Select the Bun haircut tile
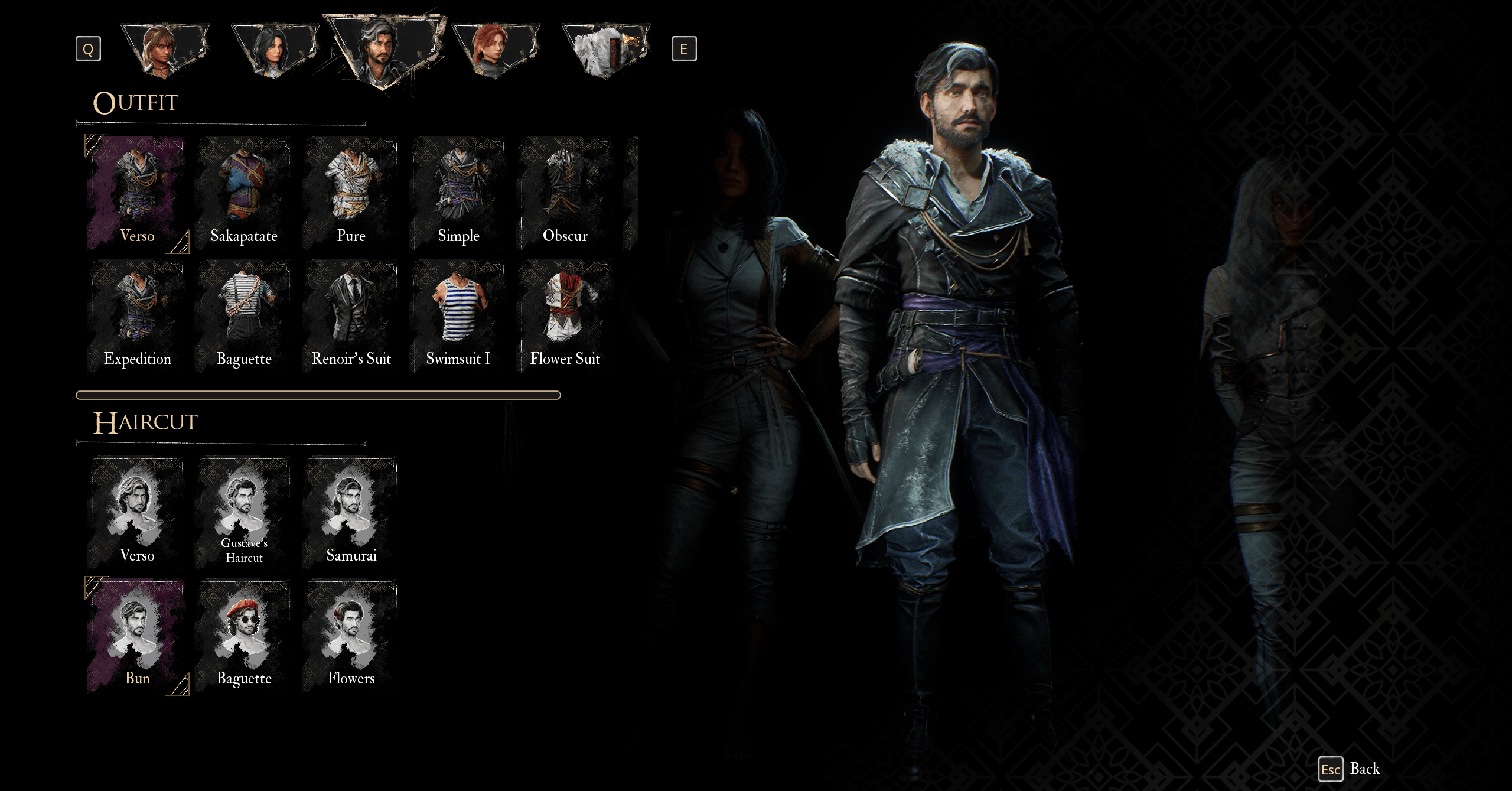The width and height of the screenshot is (1512, 791). click(x=137, y=636)
